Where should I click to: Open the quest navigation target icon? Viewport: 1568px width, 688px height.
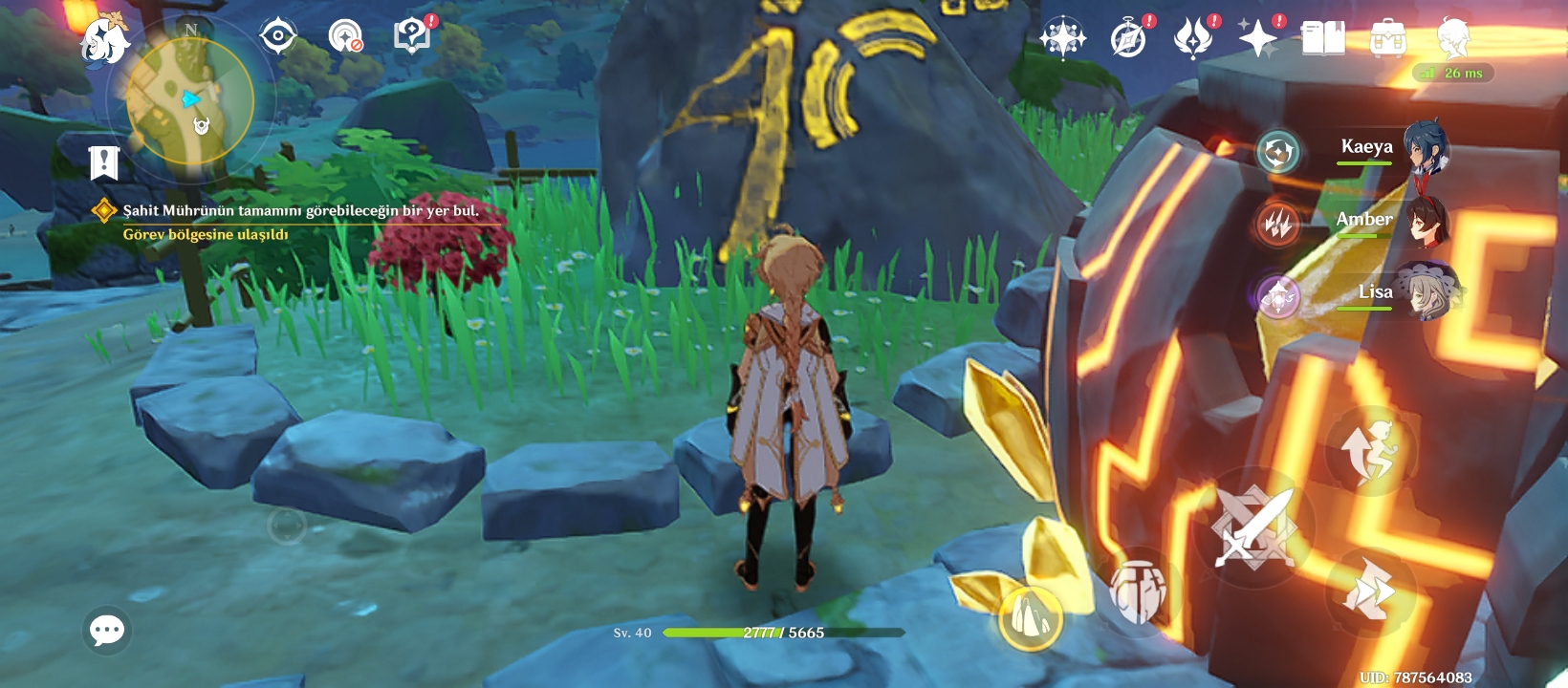tap(277, 37)
